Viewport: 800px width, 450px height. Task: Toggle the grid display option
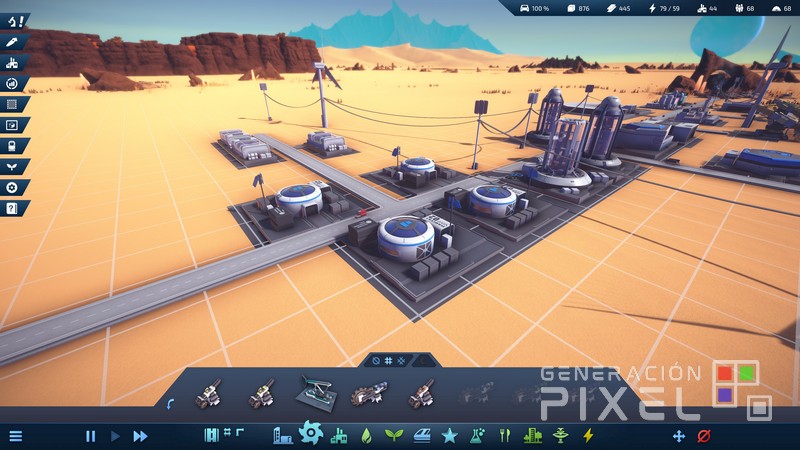pyautogui.click(x=389, y=359)
